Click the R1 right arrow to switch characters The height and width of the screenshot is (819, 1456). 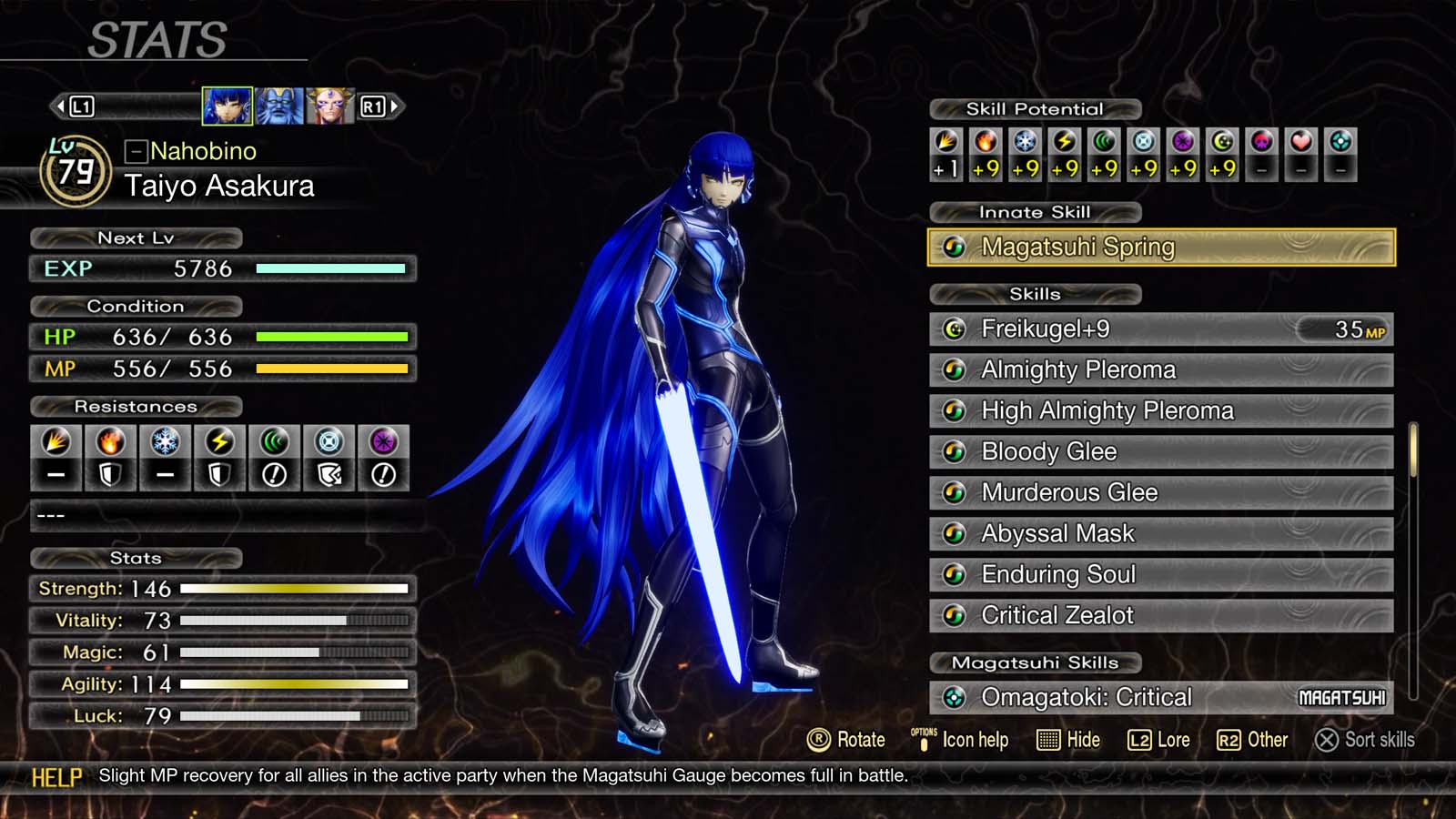point(394,106)
